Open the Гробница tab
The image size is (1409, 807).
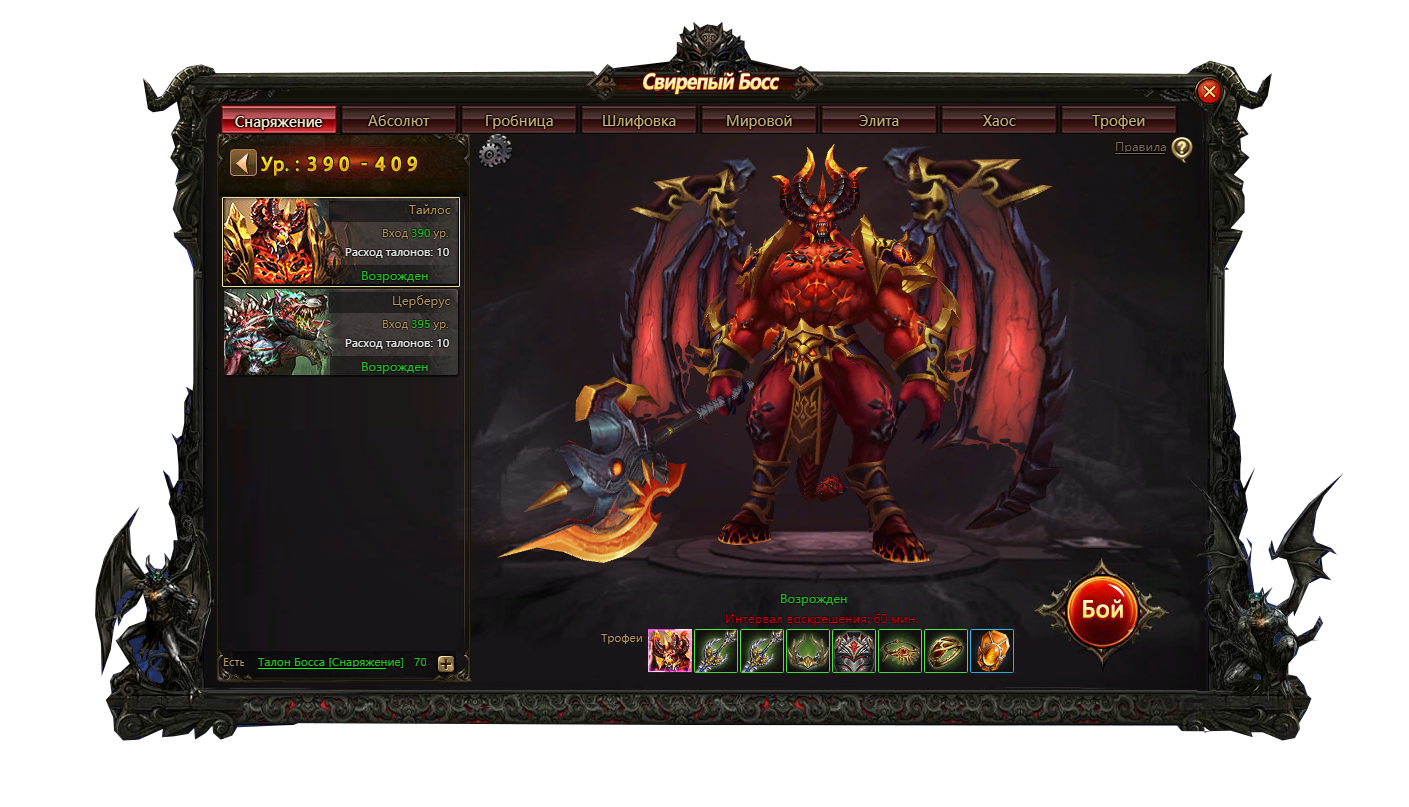coord(519,121)
